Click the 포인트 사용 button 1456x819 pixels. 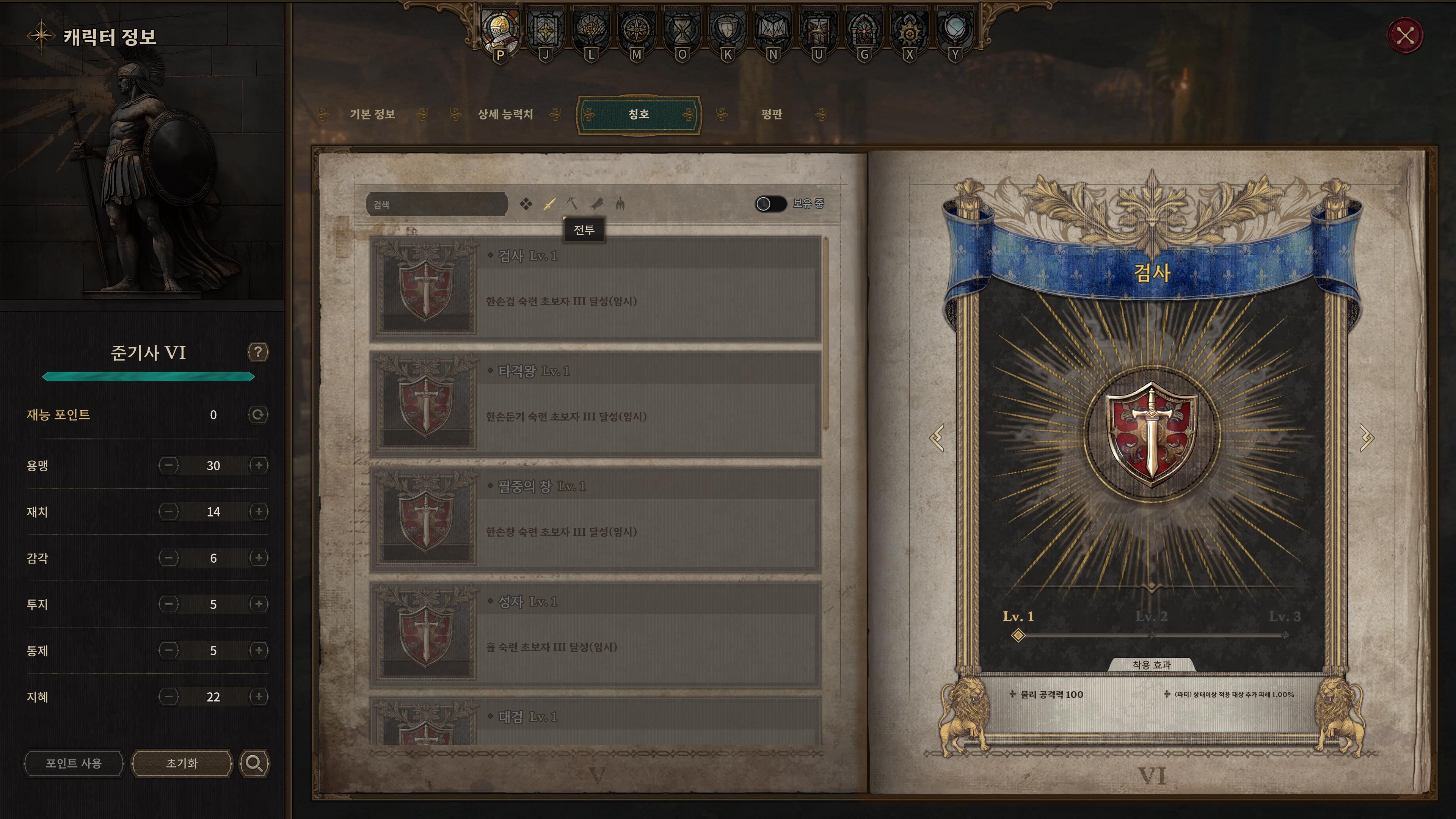click(74, 764)
